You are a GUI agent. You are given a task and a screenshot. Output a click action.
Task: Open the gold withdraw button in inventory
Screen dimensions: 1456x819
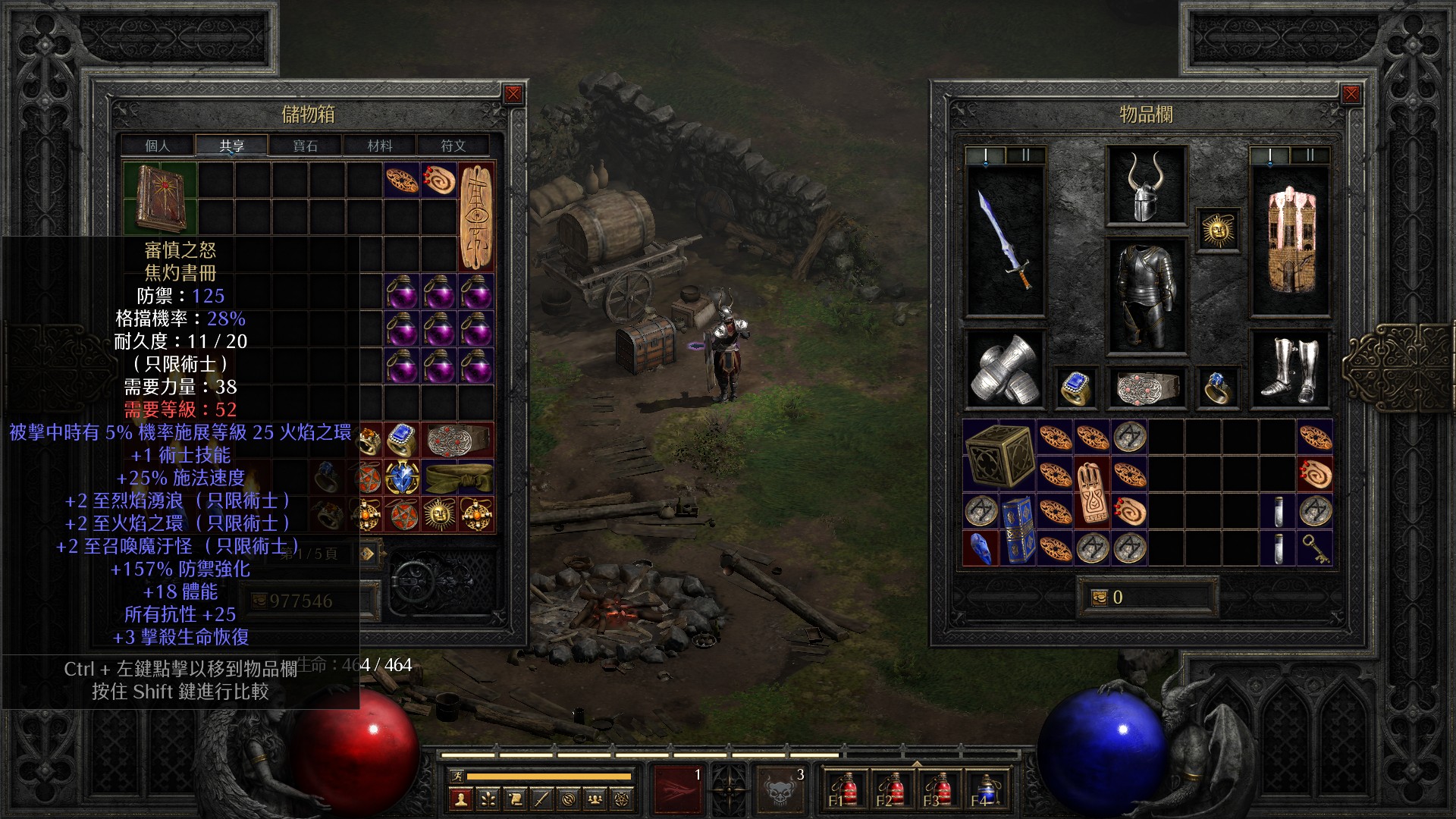tap(1099, 598)
